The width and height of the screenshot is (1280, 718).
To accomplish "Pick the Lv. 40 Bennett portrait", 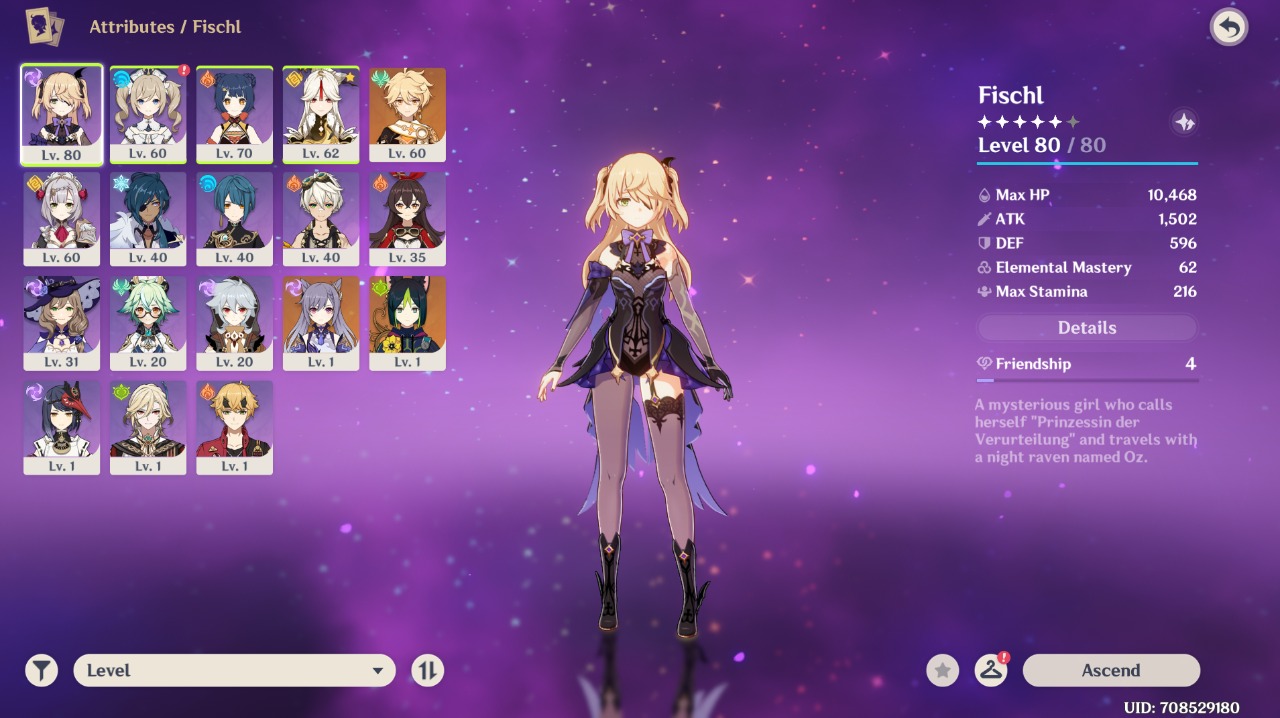I will click(x=321, y=218).
